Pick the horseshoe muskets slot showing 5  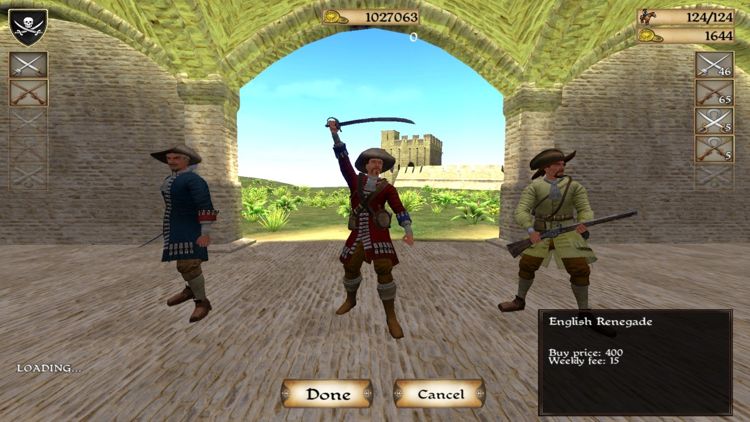pos(714,149)
